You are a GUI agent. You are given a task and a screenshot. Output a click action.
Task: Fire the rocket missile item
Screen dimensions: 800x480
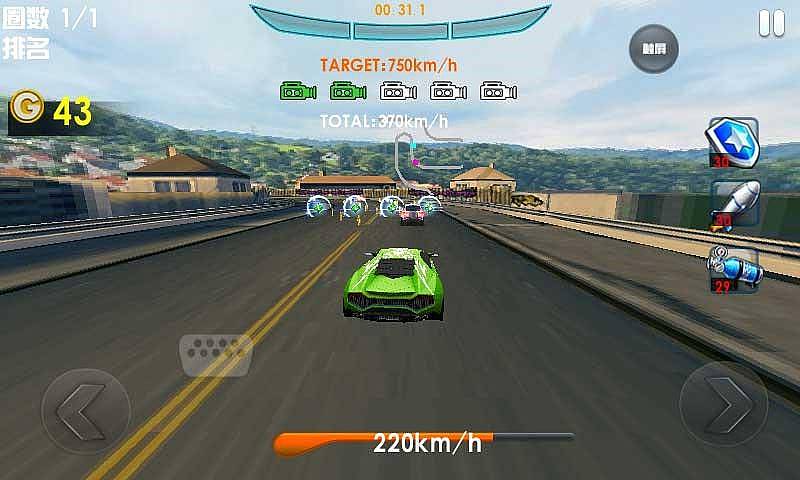click(x=735, y=204)
